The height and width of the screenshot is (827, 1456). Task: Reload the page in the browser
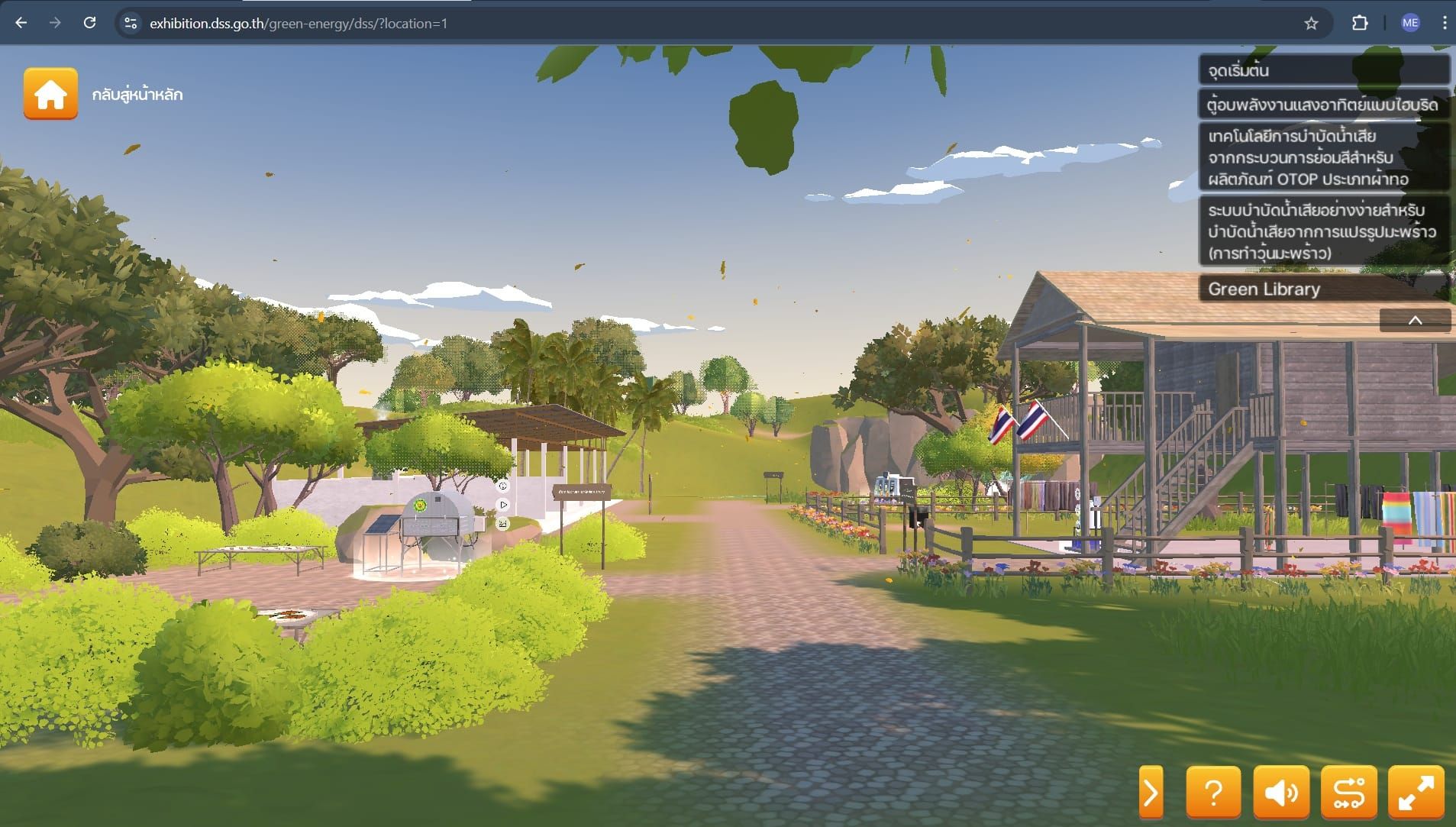[x=89, y=23]
